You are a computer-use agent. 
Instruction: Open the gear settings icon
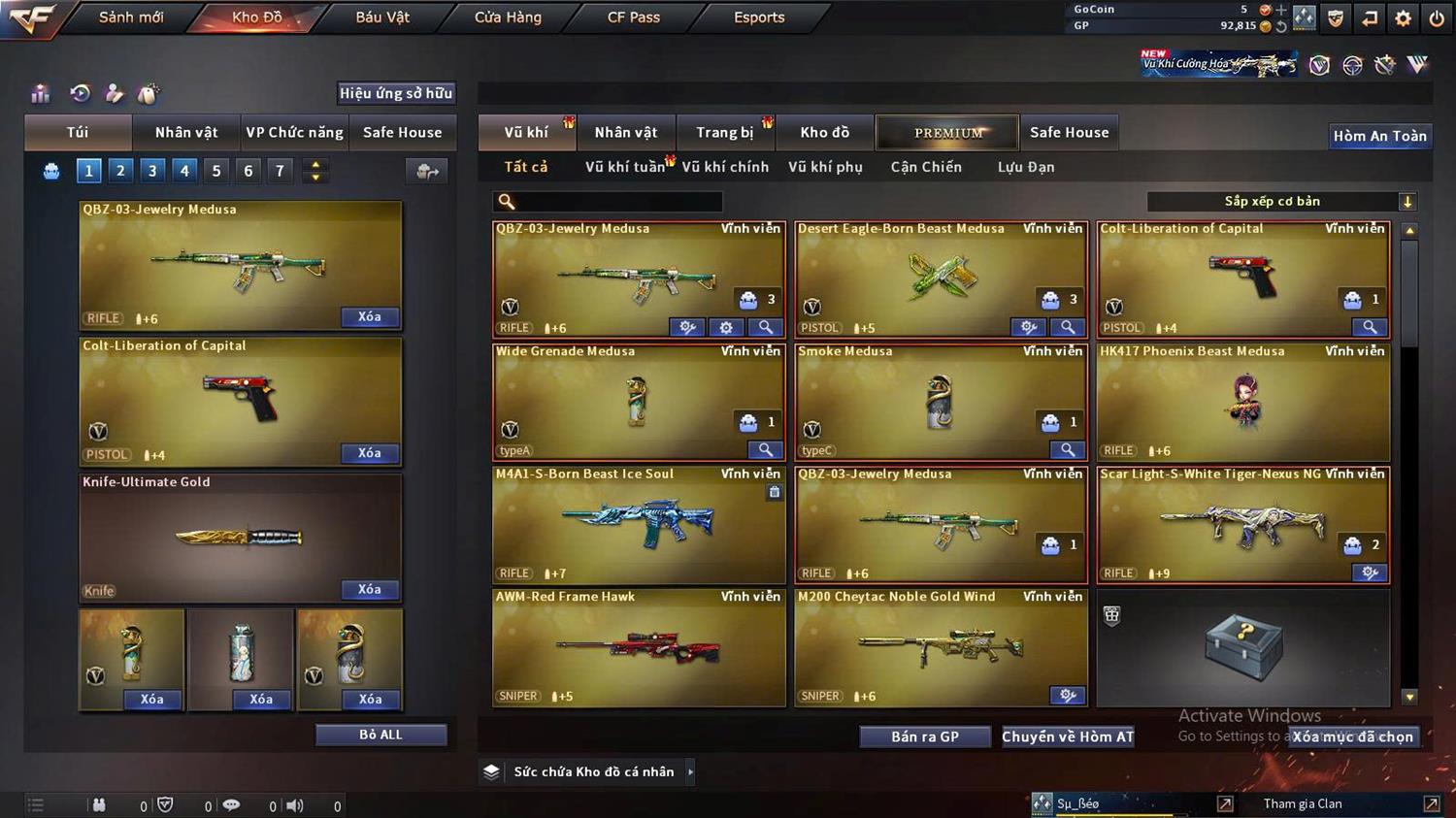(x=1403, y=17)
